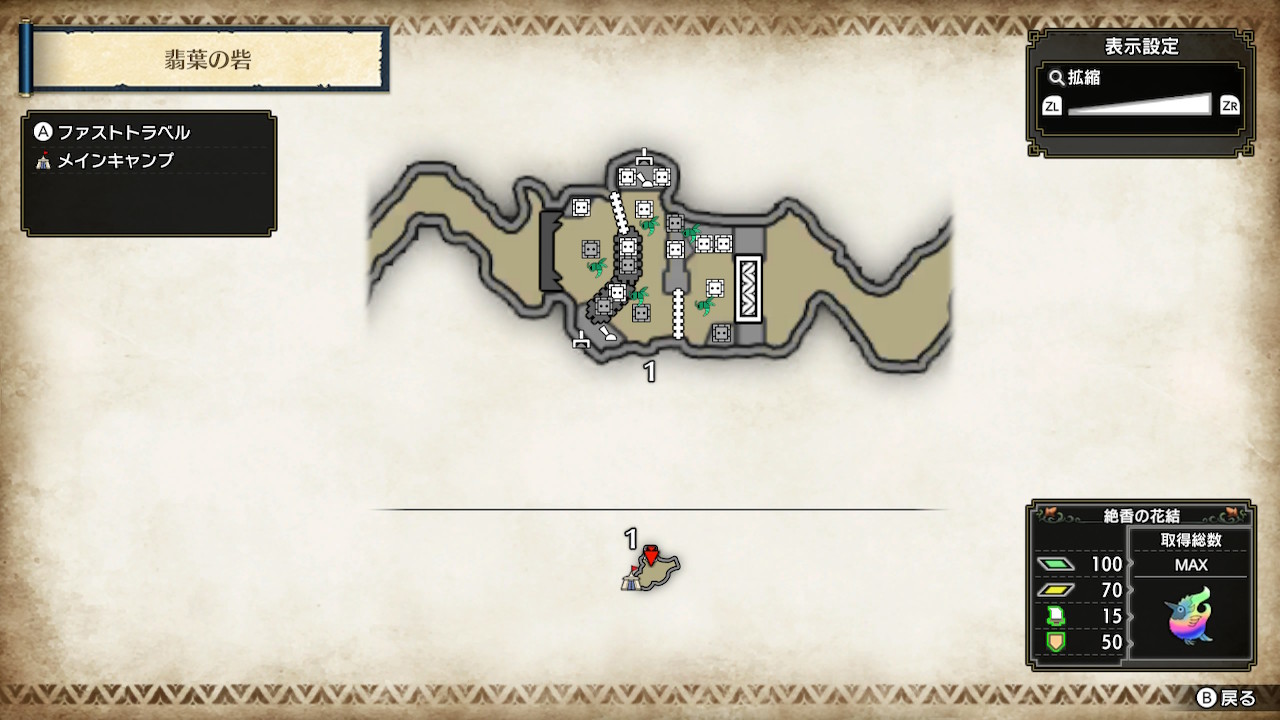
Task: Select the zigzag gate marker on the fort map
Action: (749, 288)
